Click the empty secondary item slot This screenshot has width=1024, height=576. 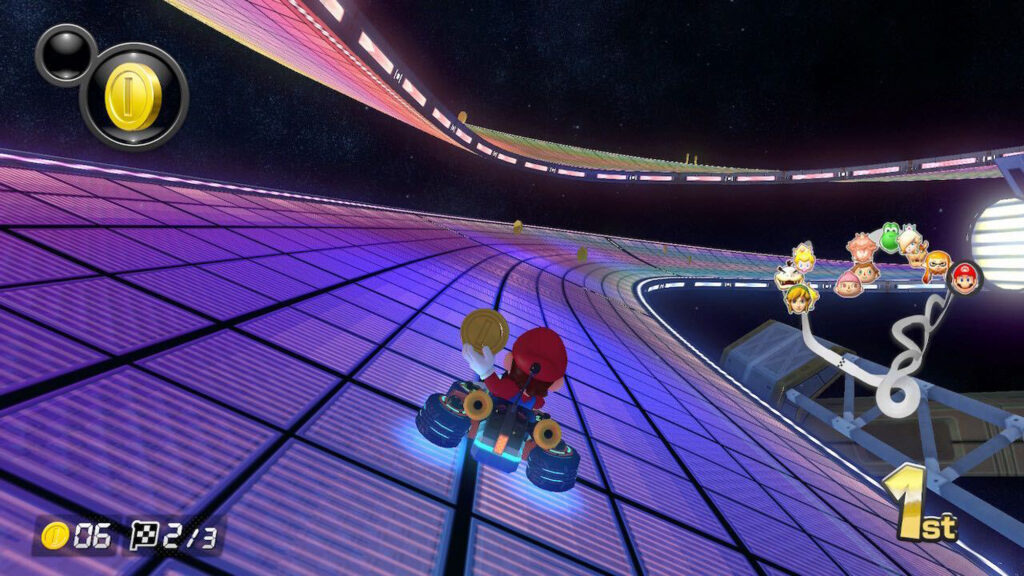(x=66, y=54)
